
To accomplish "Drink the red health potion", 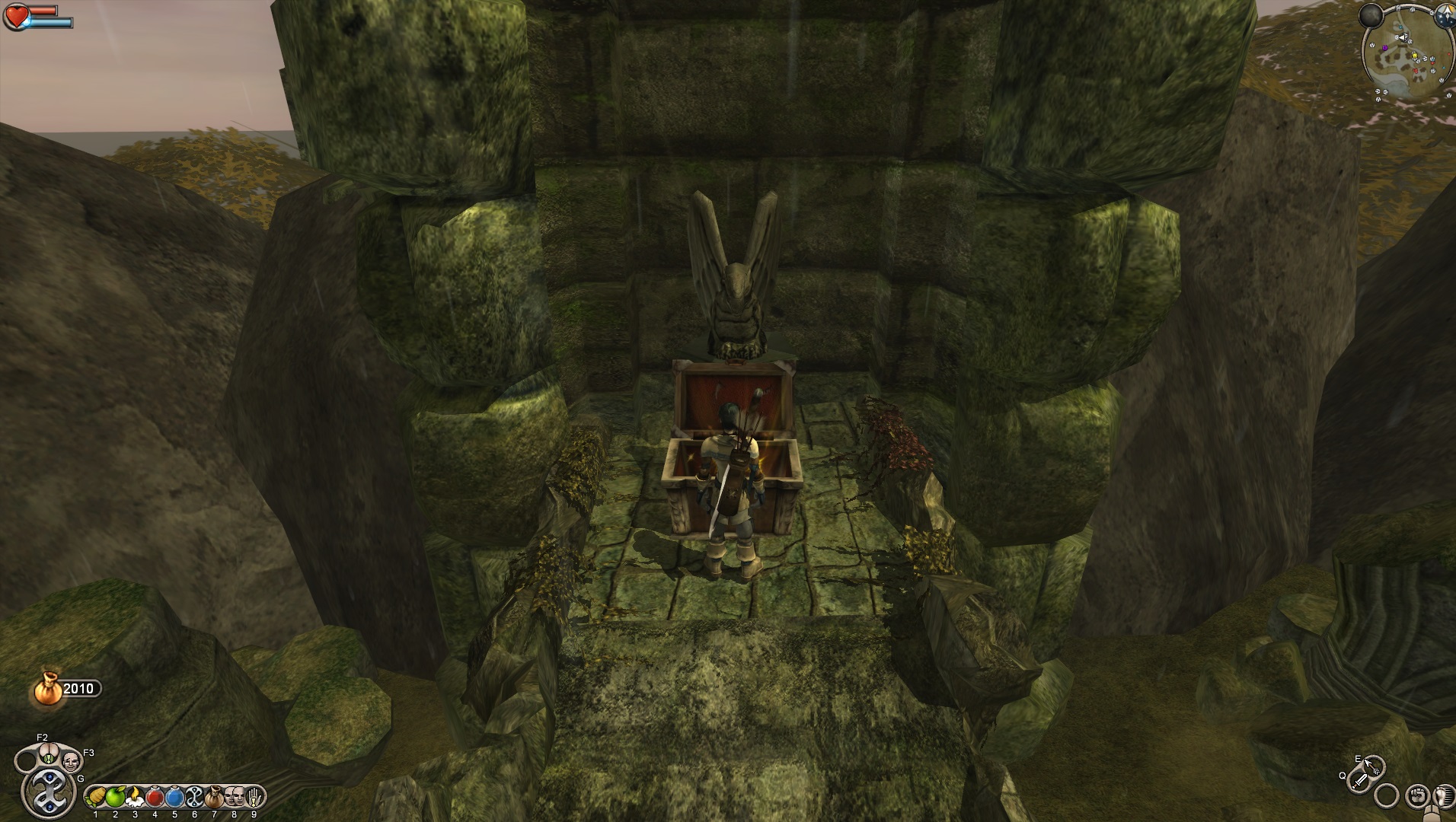I will coord(155,798).
